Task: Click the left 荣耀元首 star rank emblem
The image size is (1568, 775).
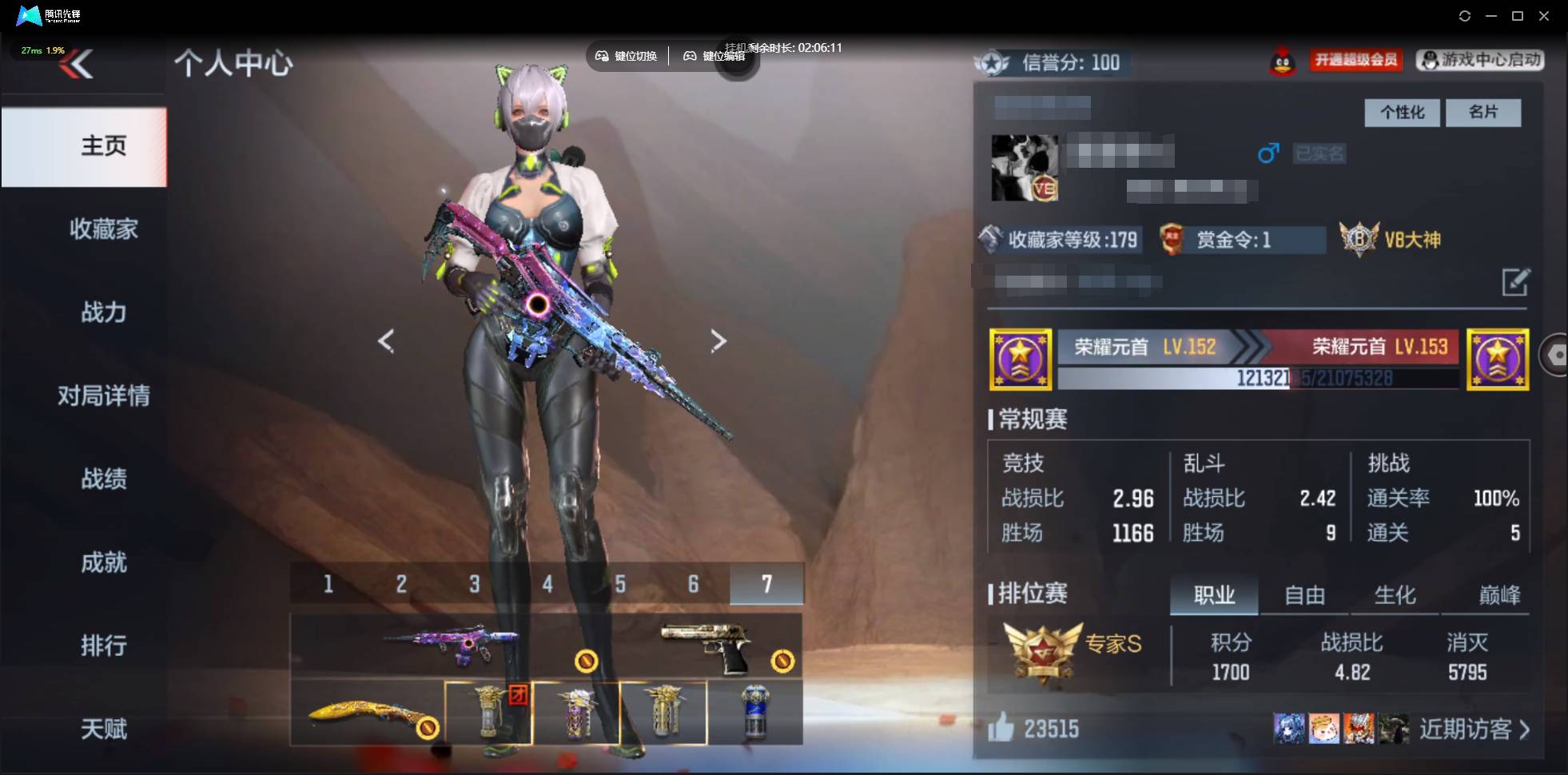Action: click(x=1021, y=359)
